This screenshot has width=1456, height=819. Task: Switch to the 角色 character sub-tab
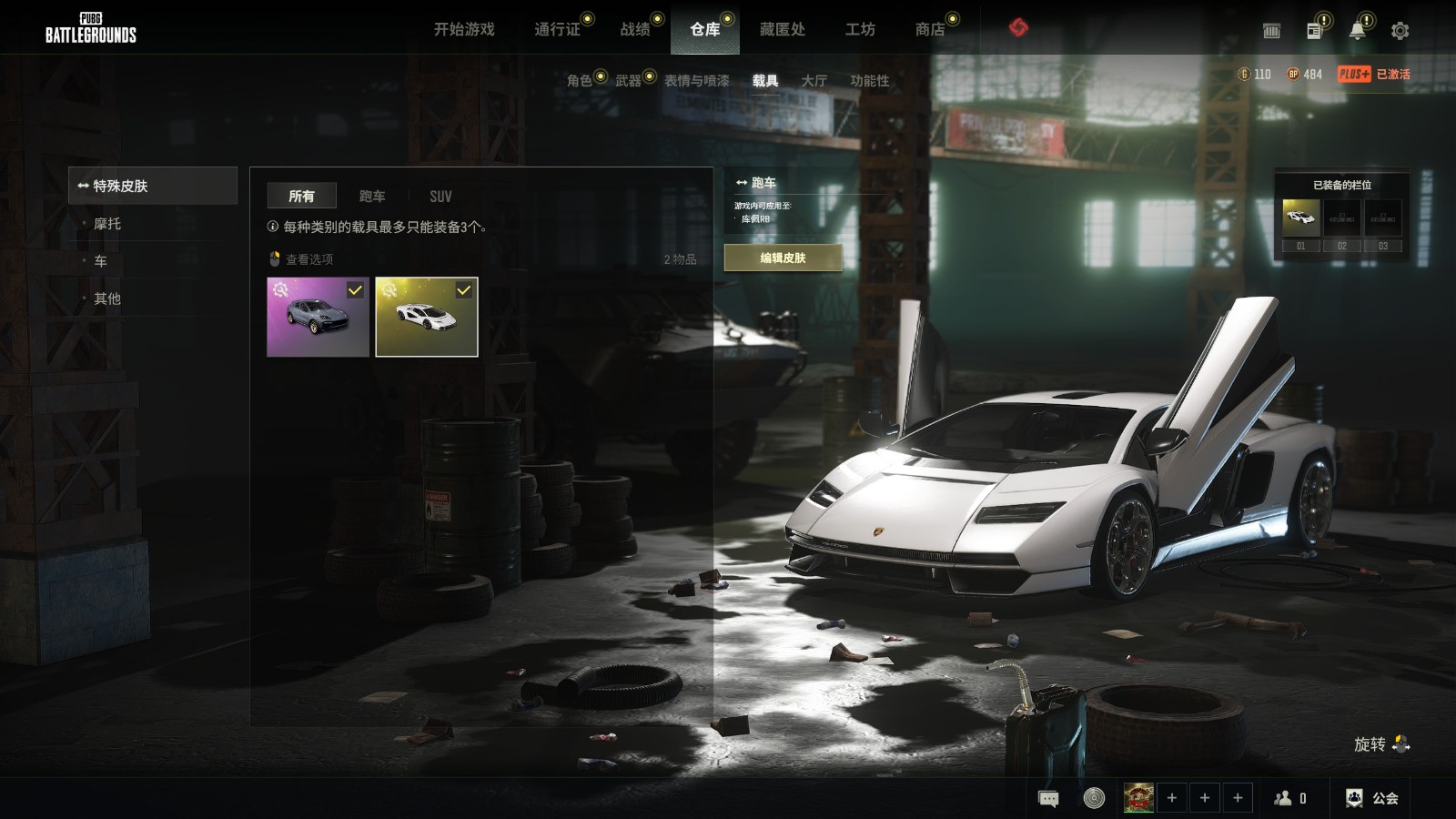[x=579, y=80]
